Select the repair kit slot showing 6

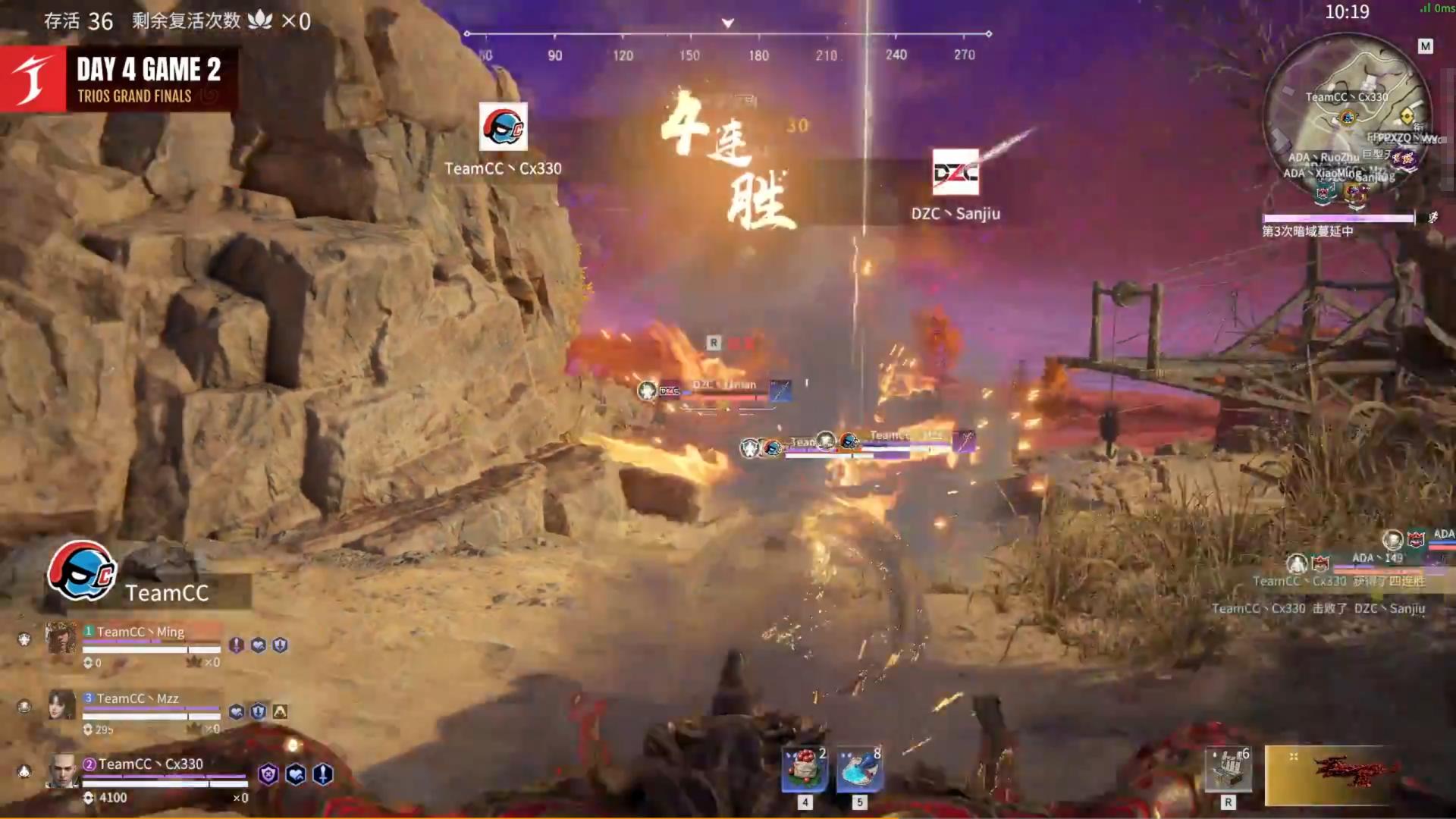[x=1228, y=769]
